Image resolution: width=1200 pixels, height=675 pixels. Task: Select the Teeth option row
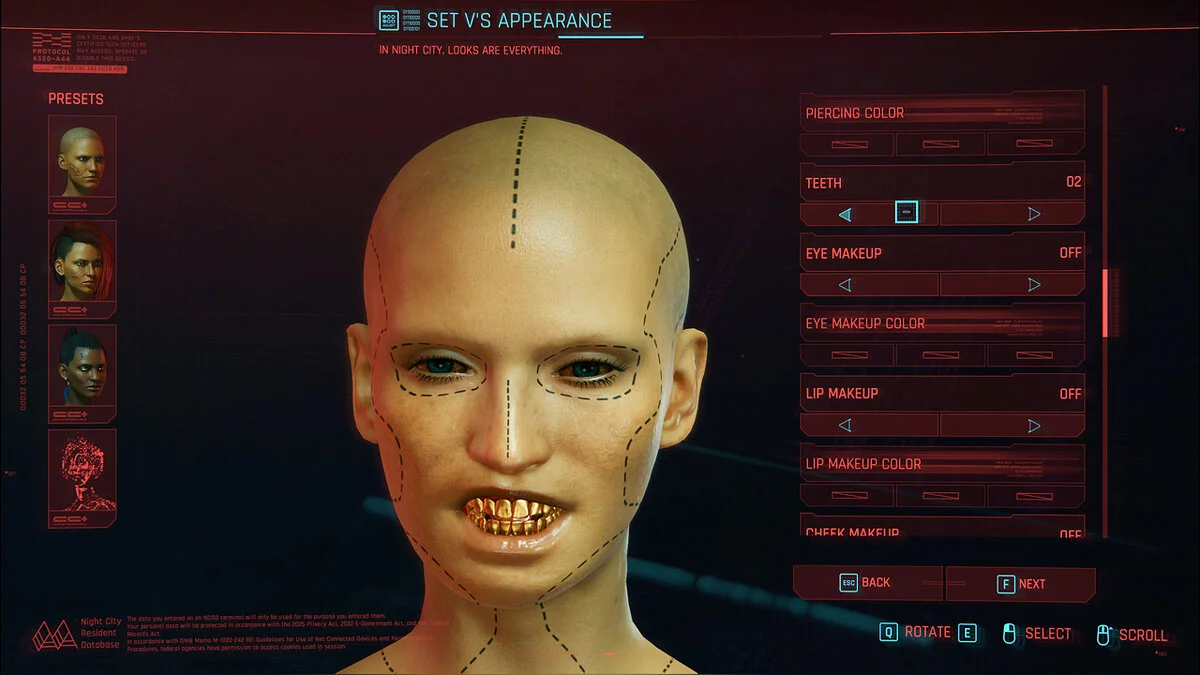click(x=942, y=183)
